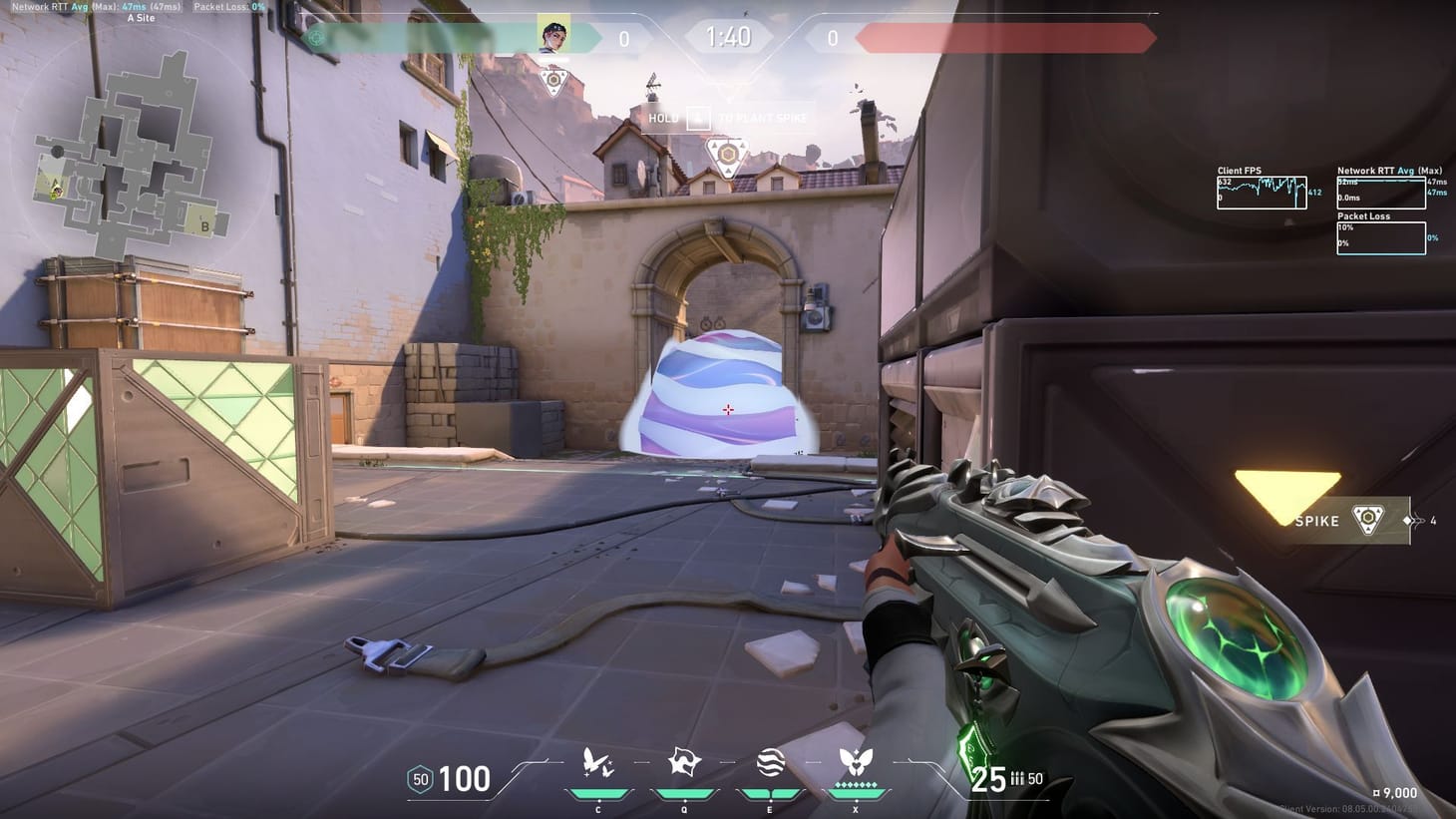Activate Skye's Seekers ultimate icon above X
This screenshot has width=1456, height=819.
pyautogui.click(x=855, y=761)
